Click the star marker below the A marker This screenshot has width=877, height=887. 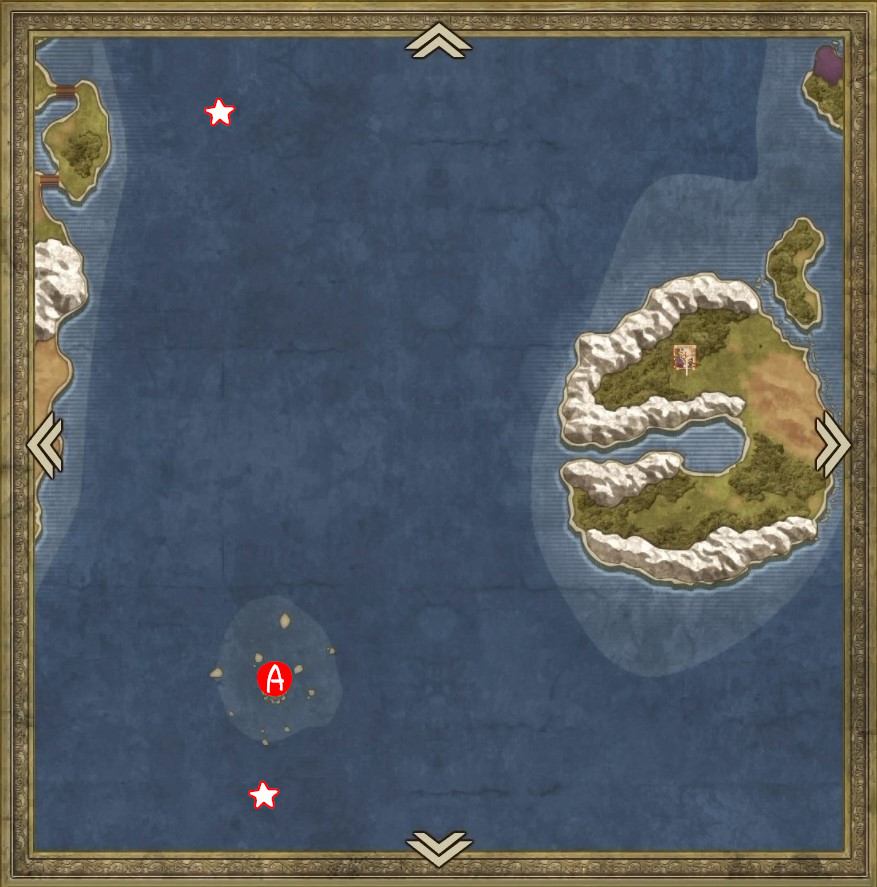(263, 796)
